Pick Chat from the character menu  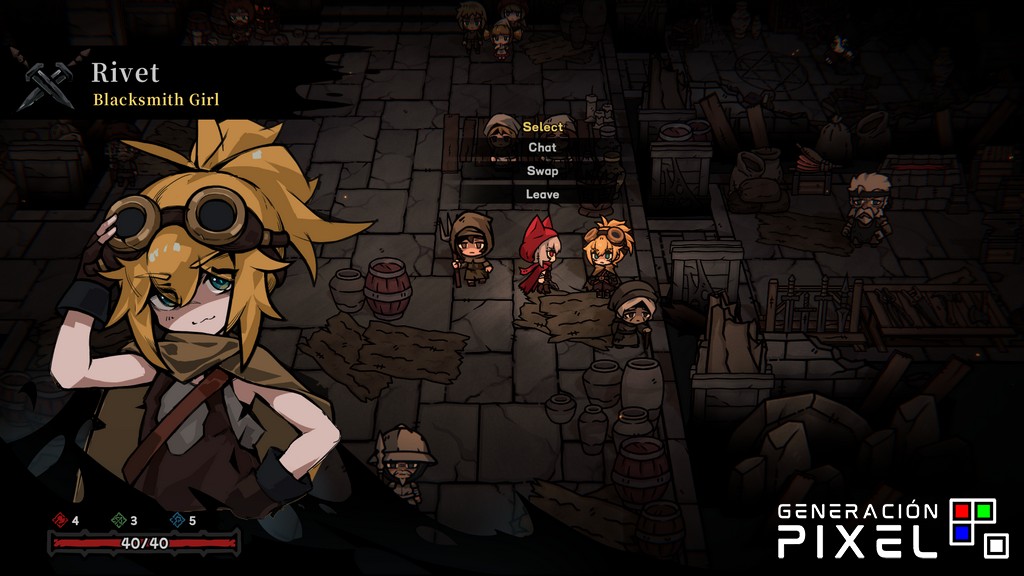tap(542, 147)
